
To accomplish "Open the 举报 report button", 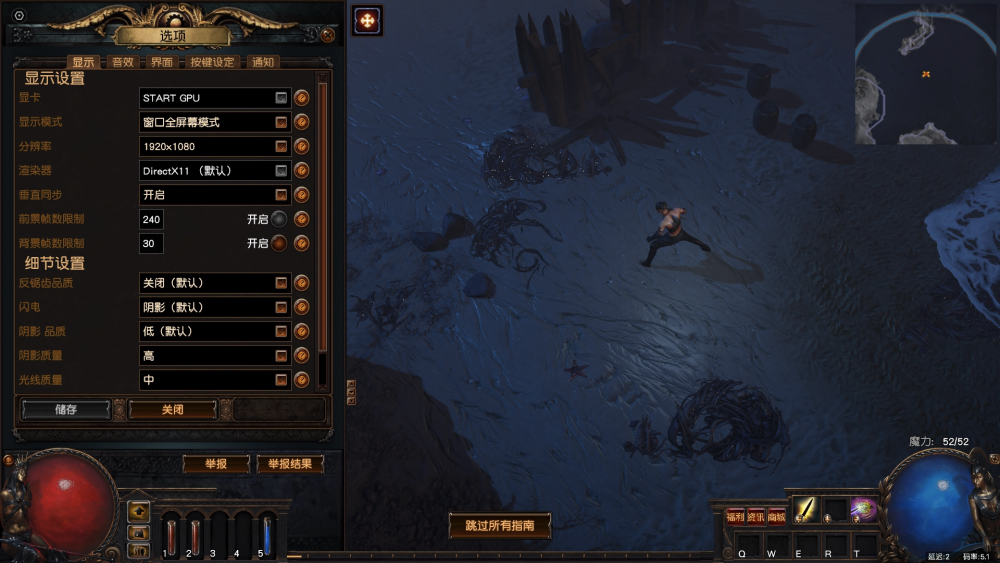I will click(x=215, y=464).
